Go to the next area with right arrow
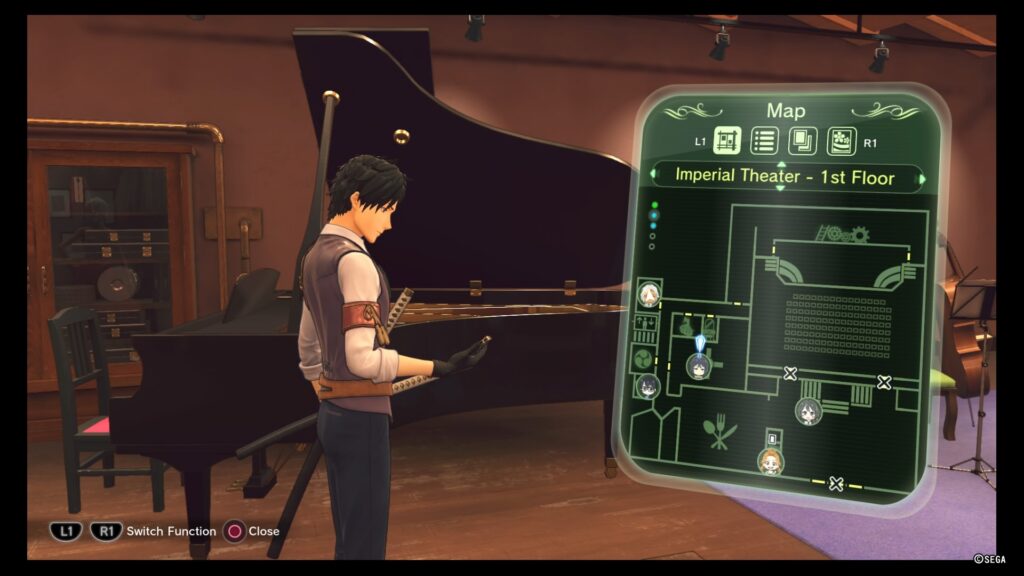 click(922, 179)
